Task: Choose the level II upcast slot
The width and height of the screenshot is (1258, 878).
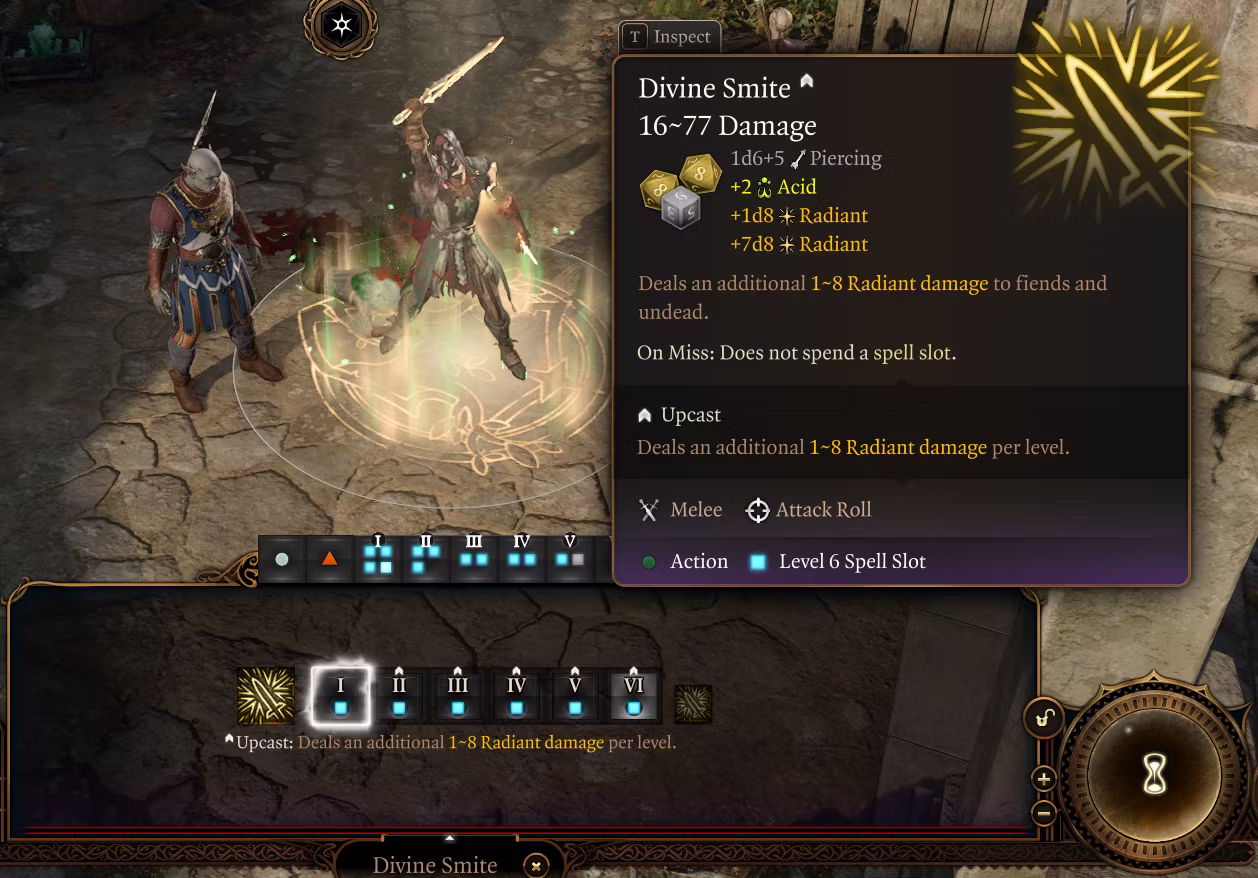Action: (399, 697)
